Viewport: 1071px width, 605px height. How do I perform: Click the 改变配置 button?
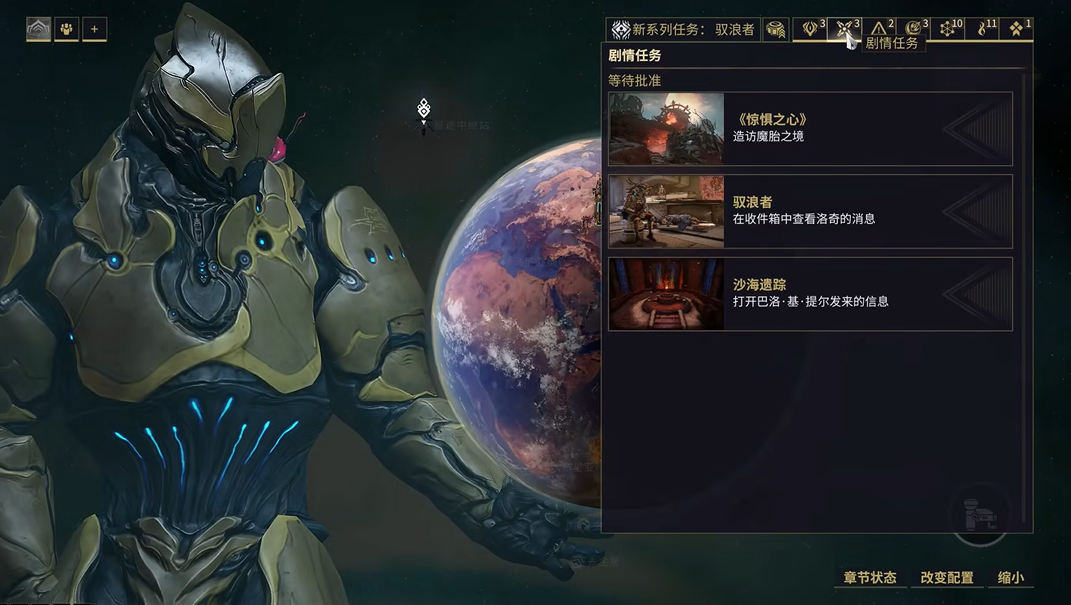[x=946, y=578]
